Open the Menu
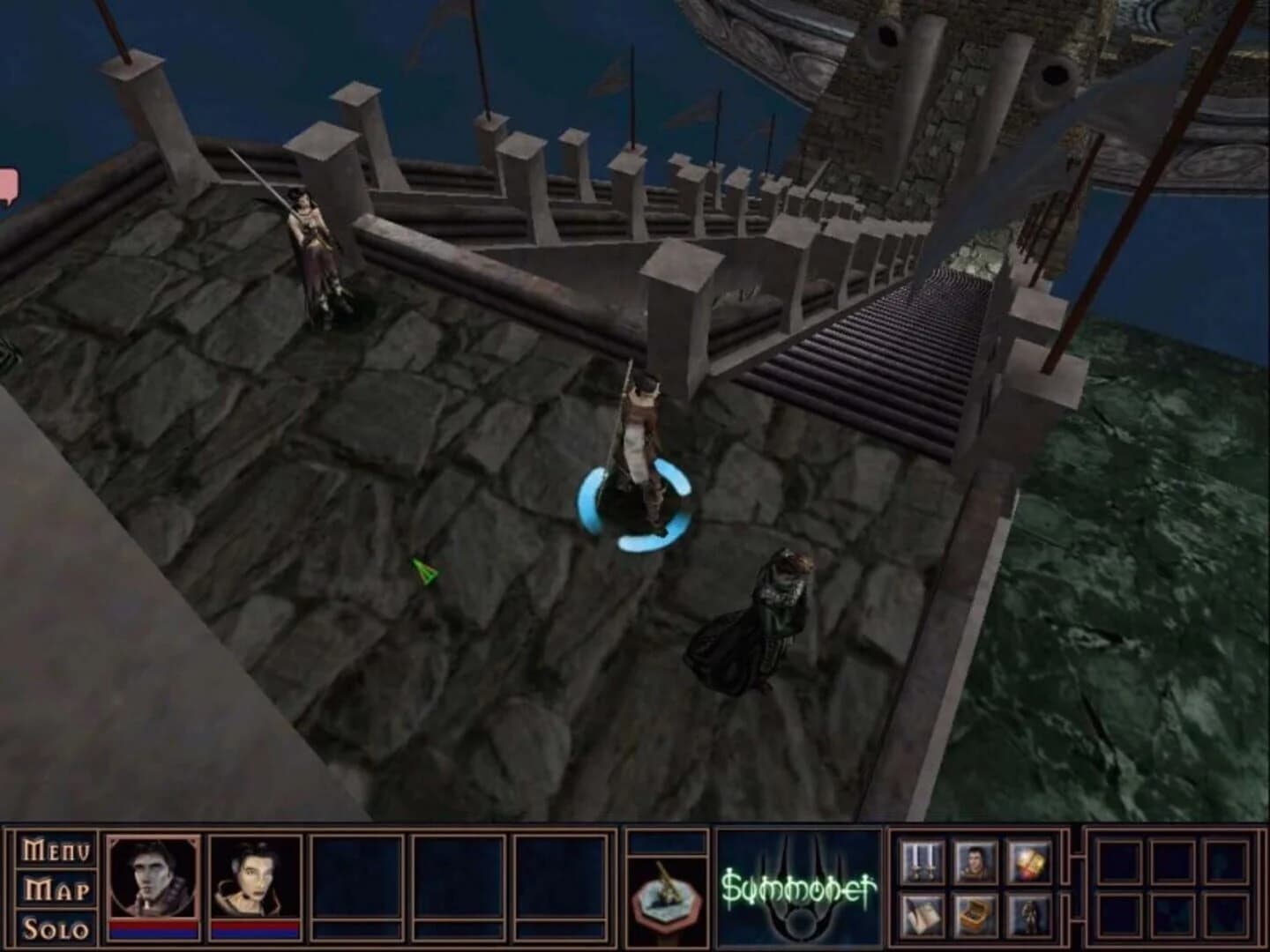This screenshot has height=952, width=1270. 53,850
